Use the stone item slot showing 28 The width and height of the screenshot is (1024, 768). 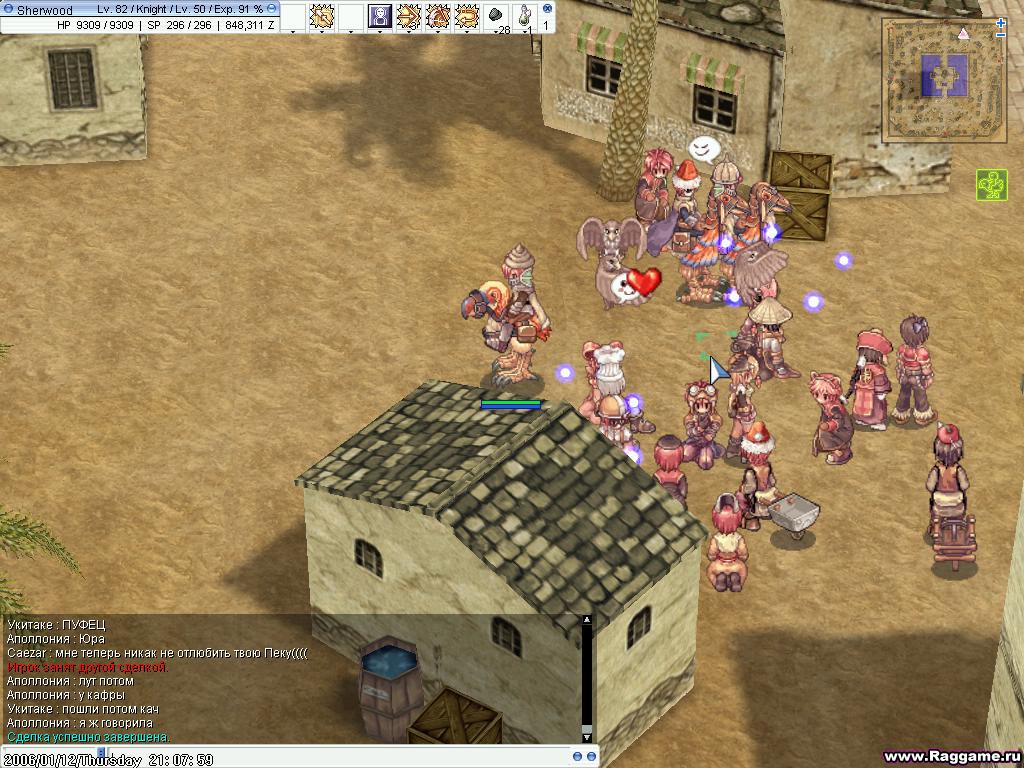[496, 16]
